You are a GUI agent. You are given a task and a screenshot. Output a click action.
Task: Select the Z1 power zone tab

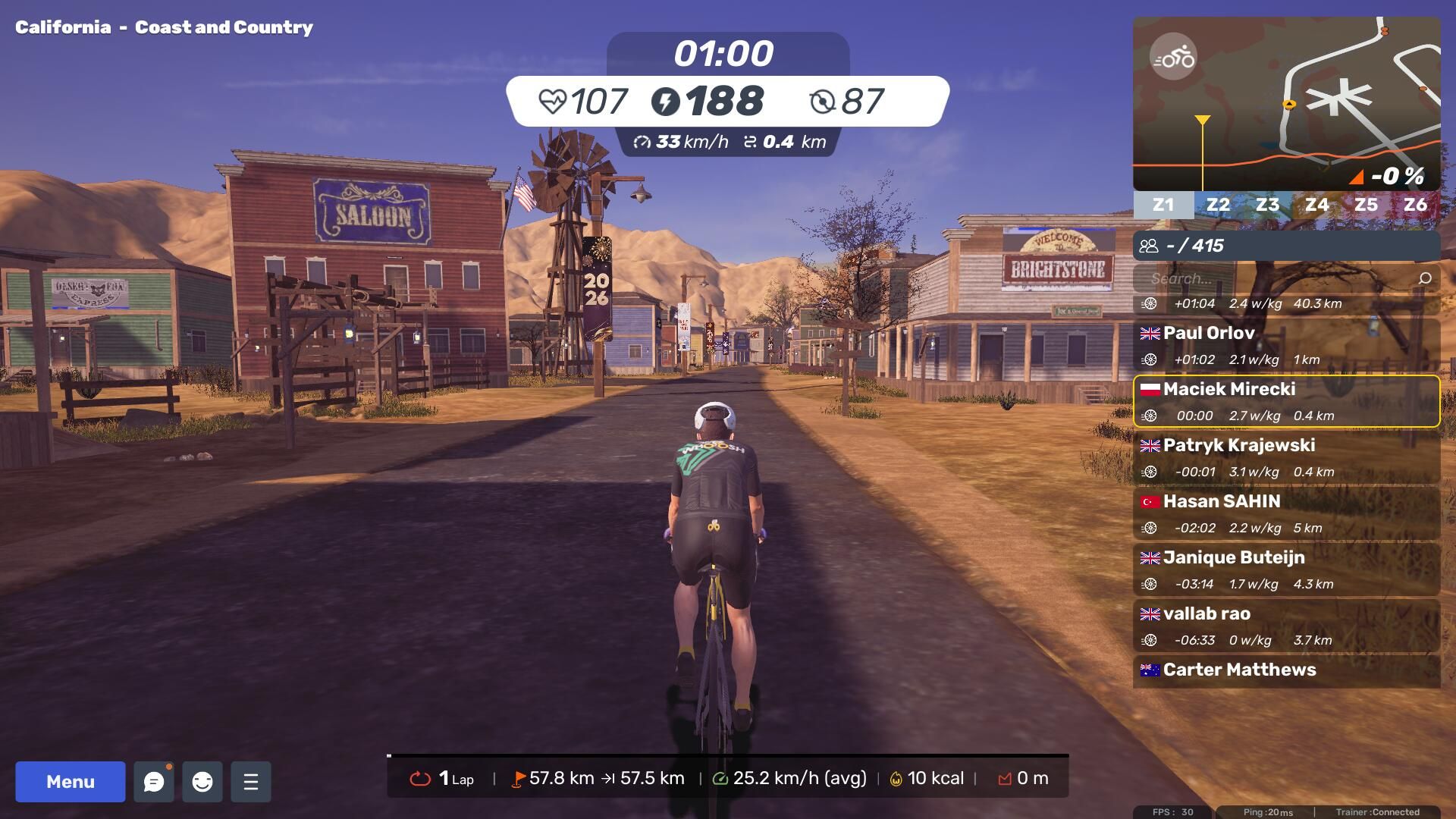1163,205
